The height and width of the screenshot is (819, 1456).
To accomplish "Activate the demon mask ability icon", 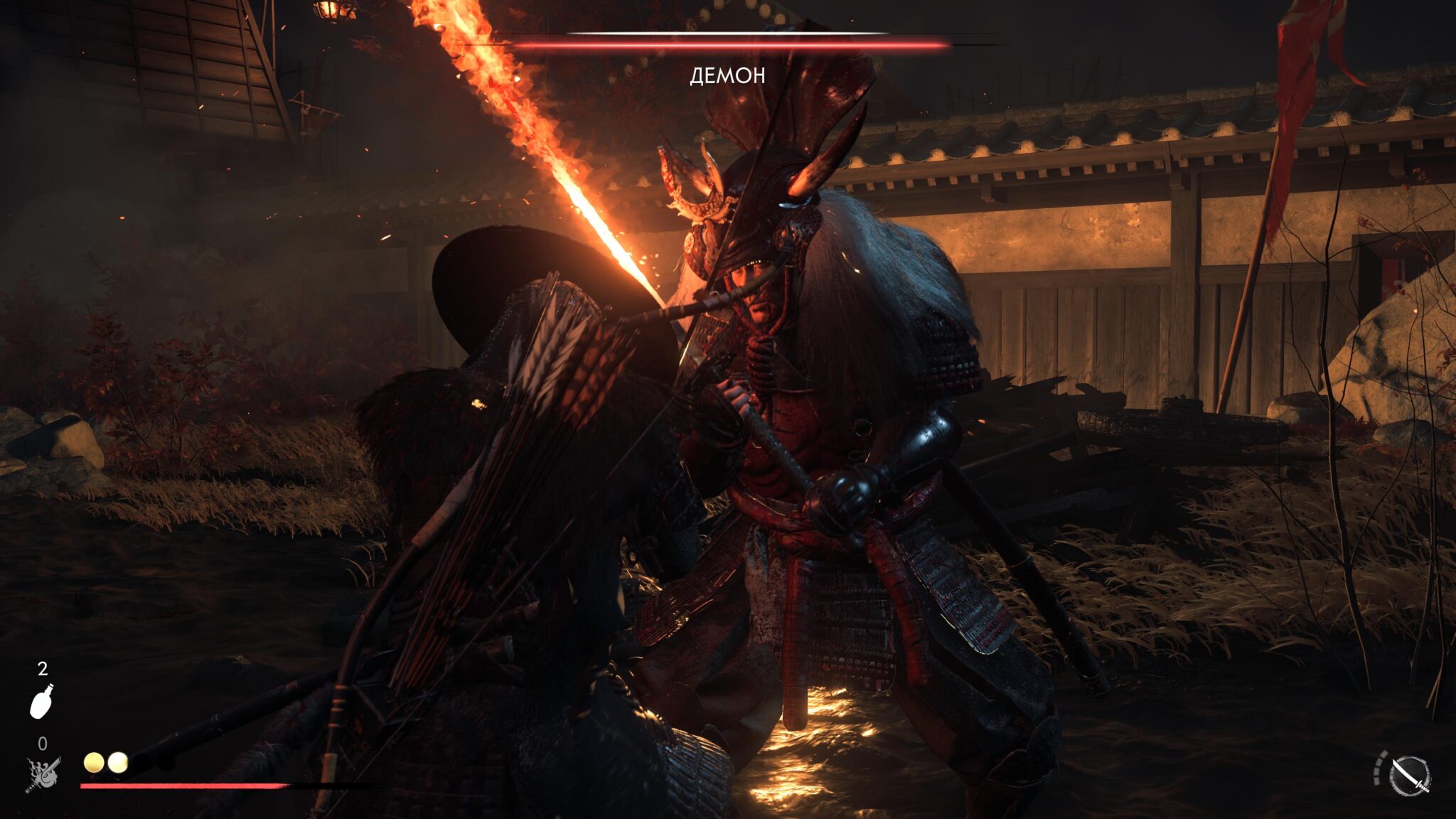I will tap(43, 774).
